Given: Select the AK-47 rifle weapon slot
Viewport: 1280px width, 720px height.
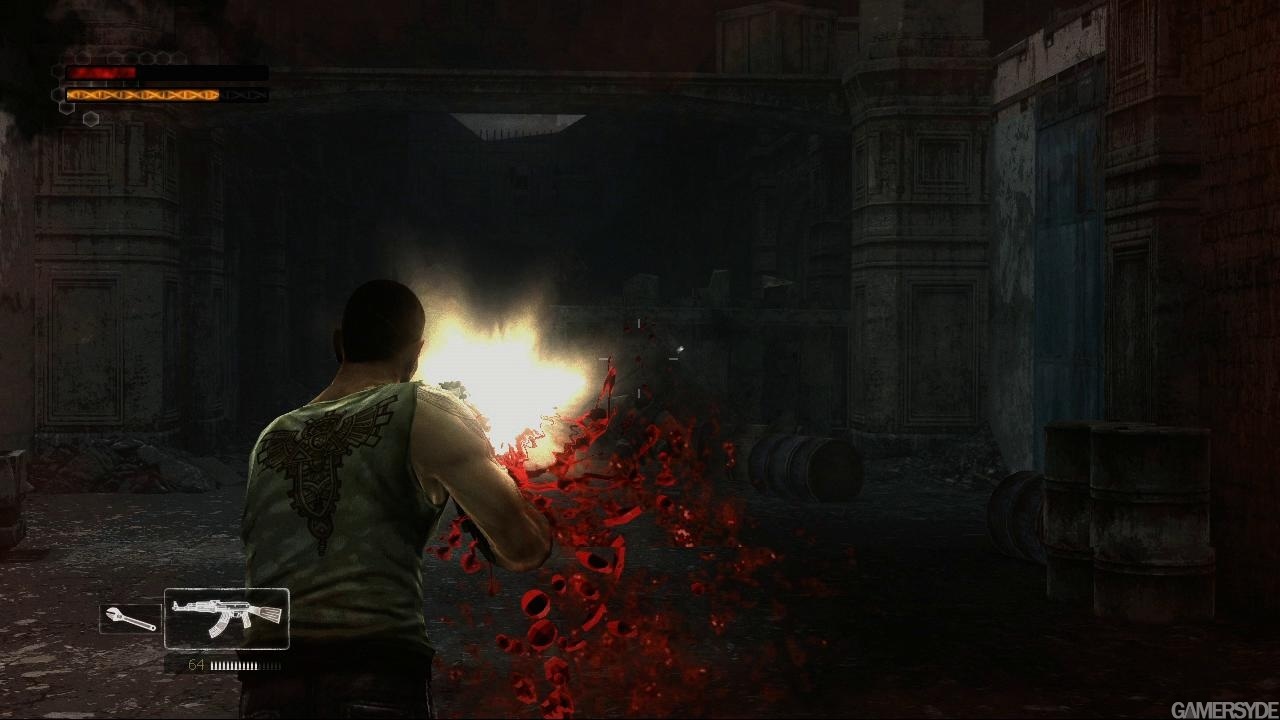Looking at the screenshot, I should [x=227, y=619].
